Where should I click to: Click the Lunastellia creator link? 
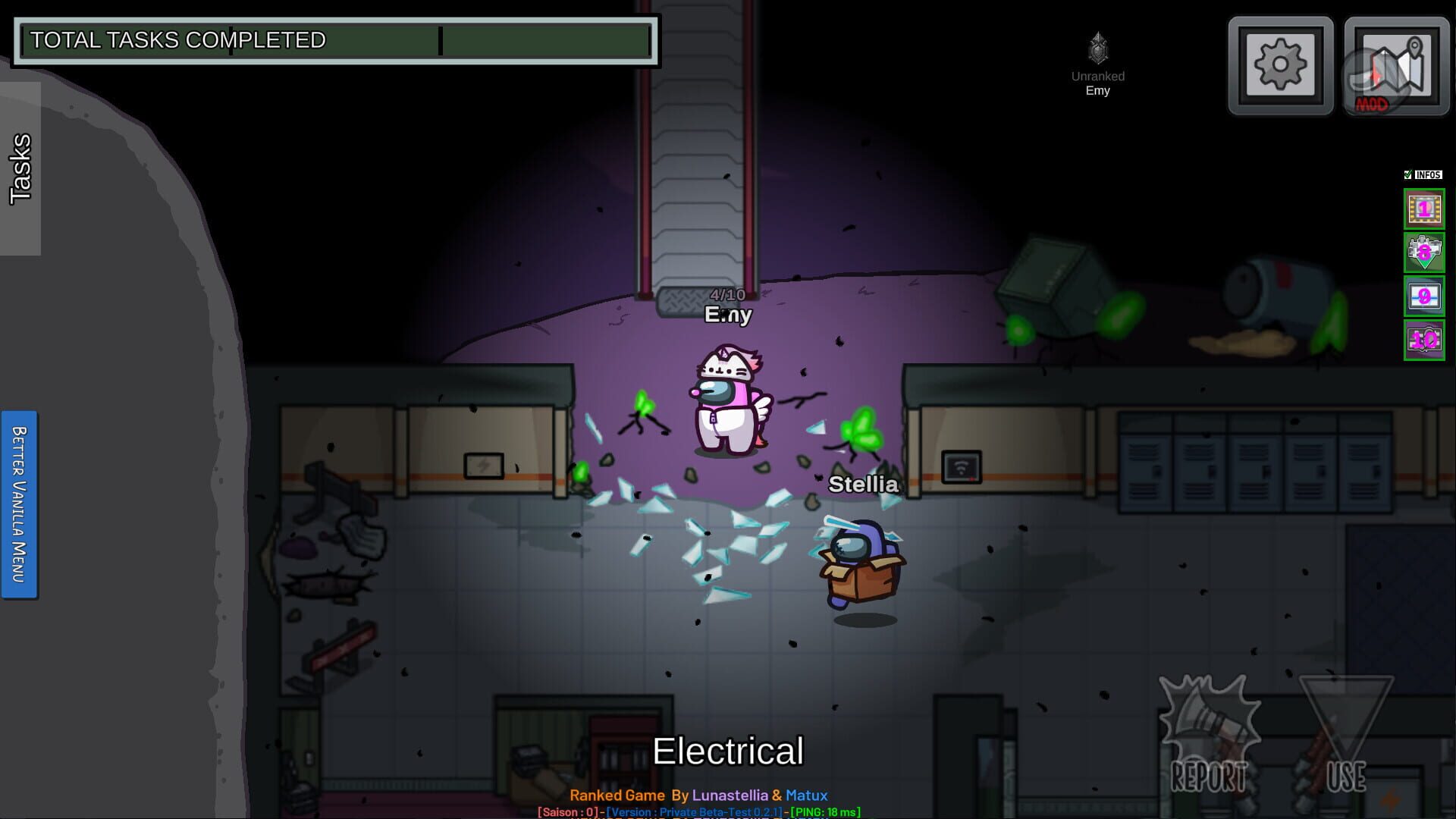(732, 795)
